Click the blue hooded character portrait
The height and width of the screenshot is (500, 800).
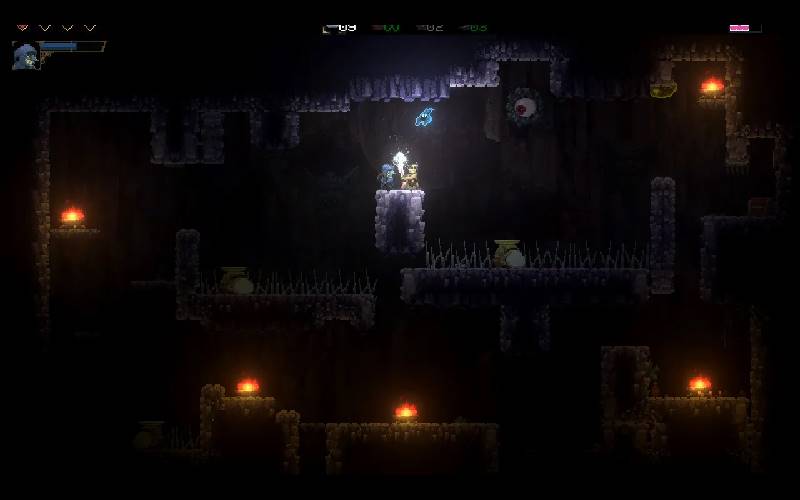click(25, 55)
